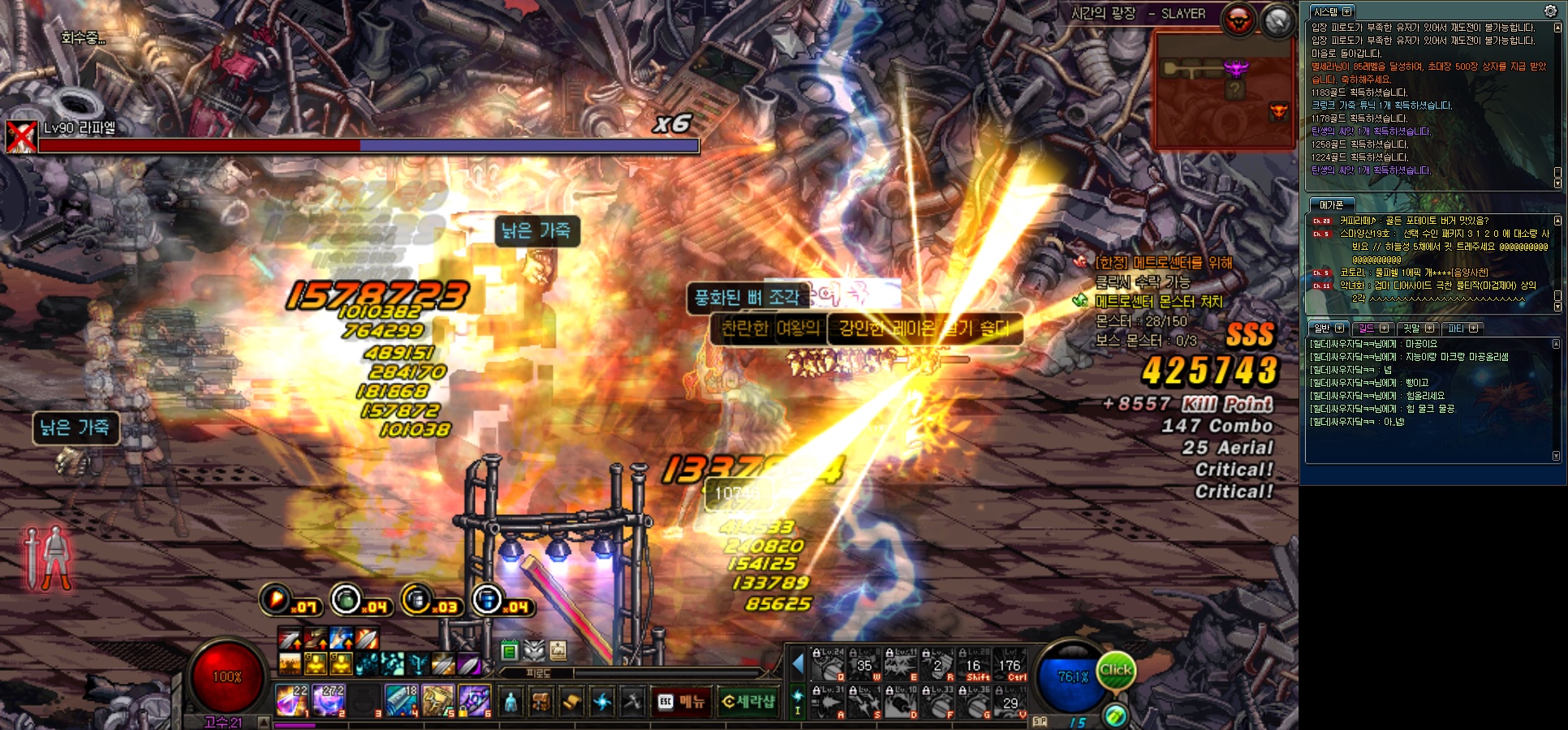The width and height of the screenshot is (1568, 730).
Task: Switch to the 귓말 whisper tab
Action: coord(1412,328)
